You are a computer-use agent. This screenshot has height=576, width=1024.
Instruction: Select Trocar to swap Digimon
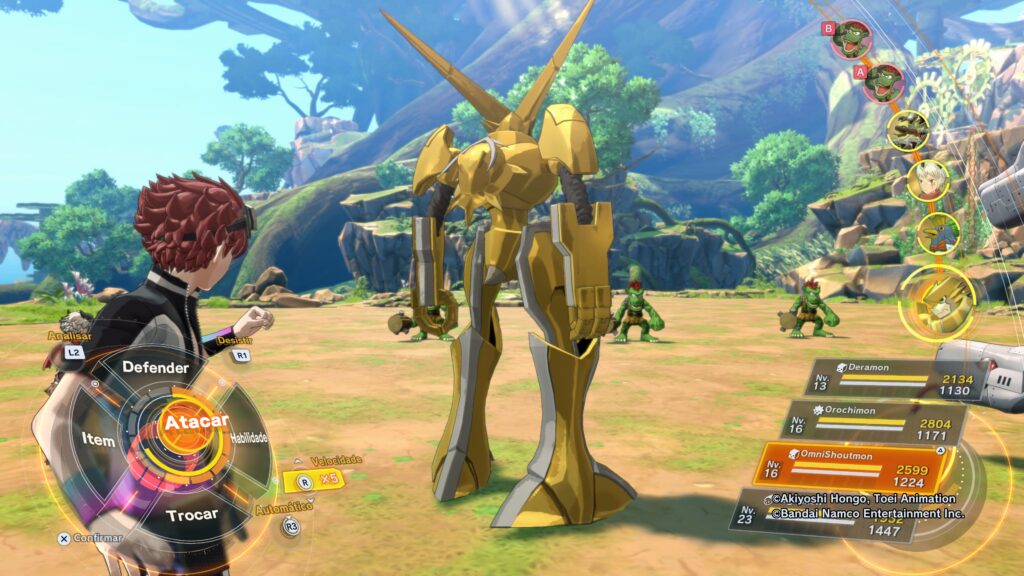click(191, 515)
